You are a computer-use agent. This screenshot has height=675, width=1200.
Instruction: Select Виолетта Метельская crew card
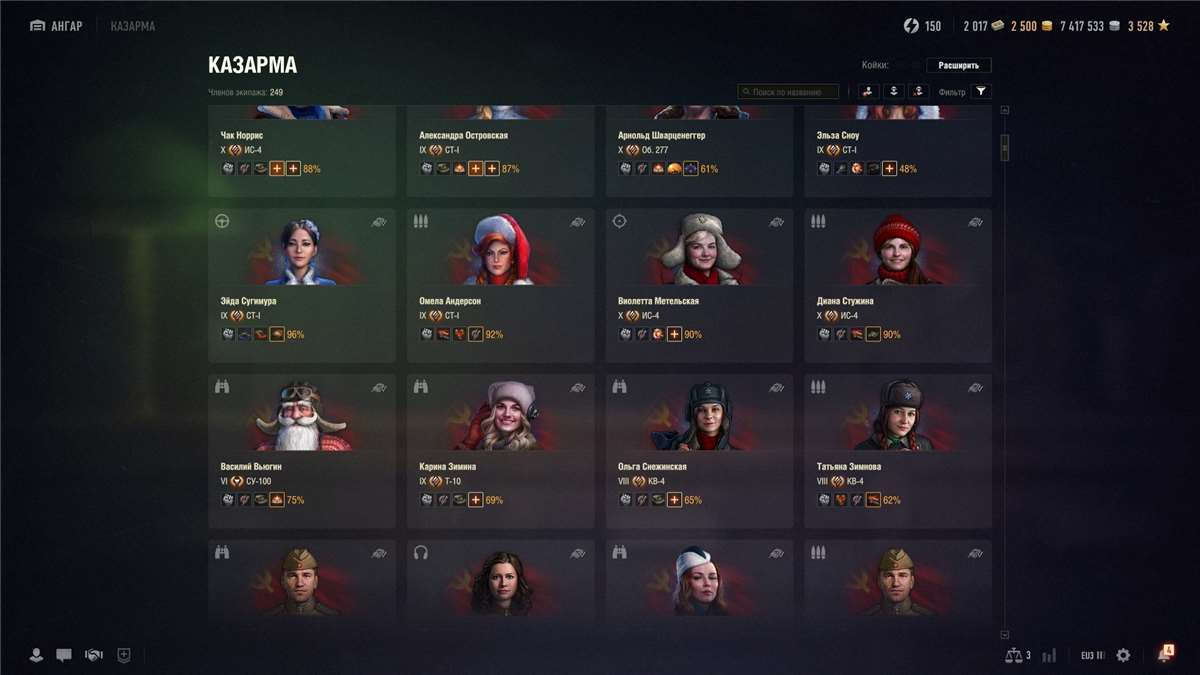(699, 285)
